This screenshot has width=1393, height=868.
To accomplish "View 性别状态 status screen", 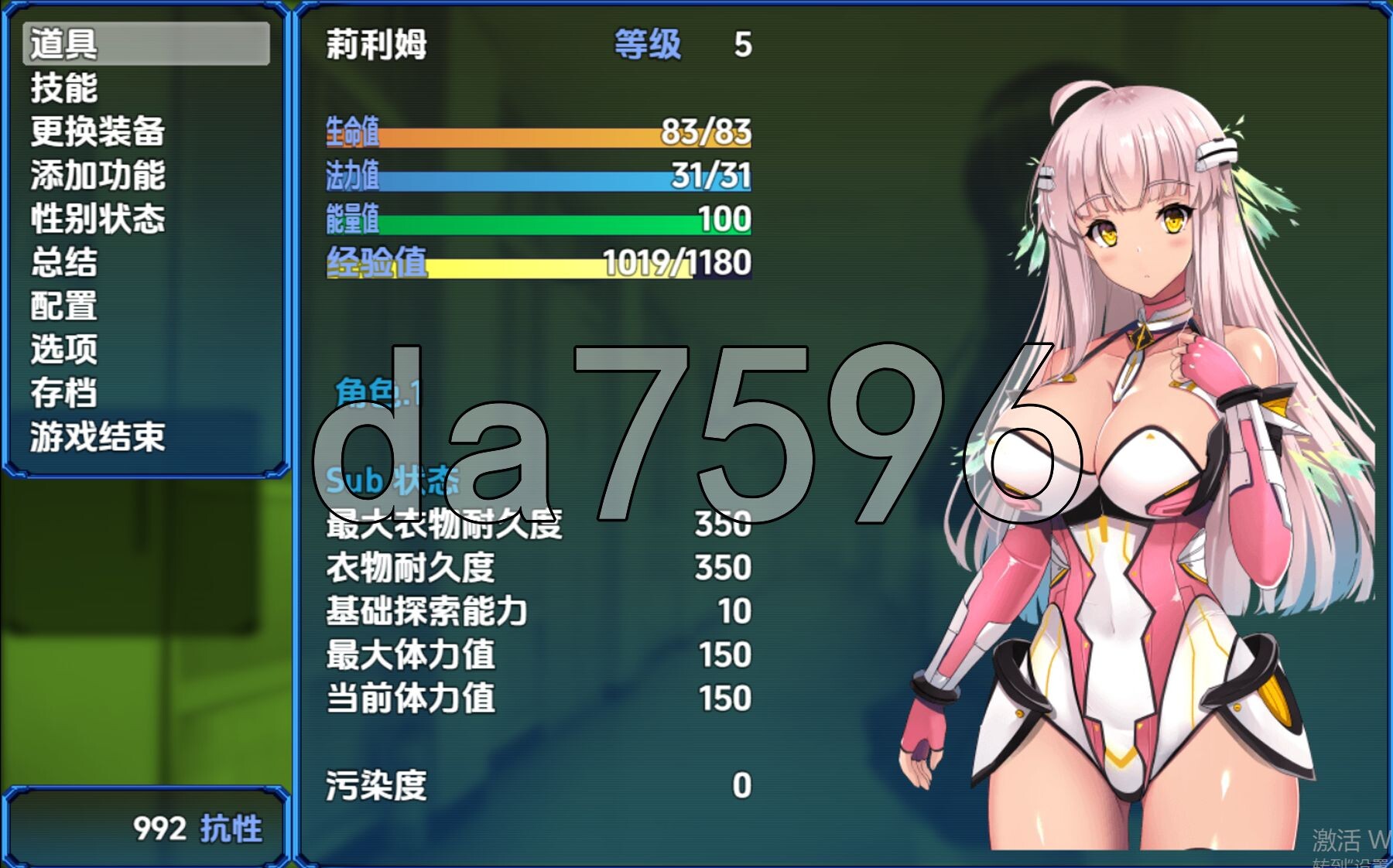I will [99, 222].
